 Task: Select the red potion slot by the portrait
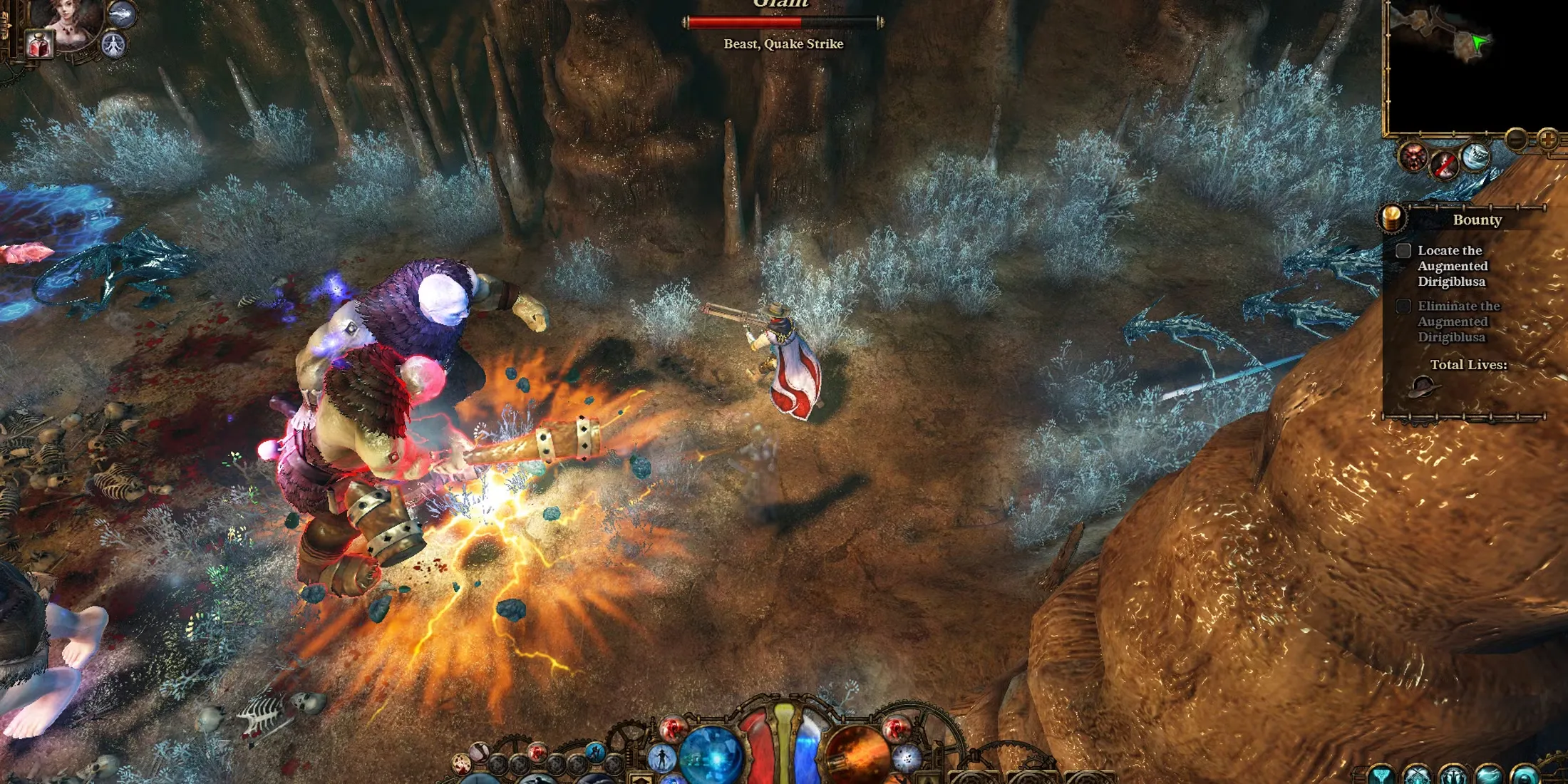pyautogui.click(x=40, y=46)
